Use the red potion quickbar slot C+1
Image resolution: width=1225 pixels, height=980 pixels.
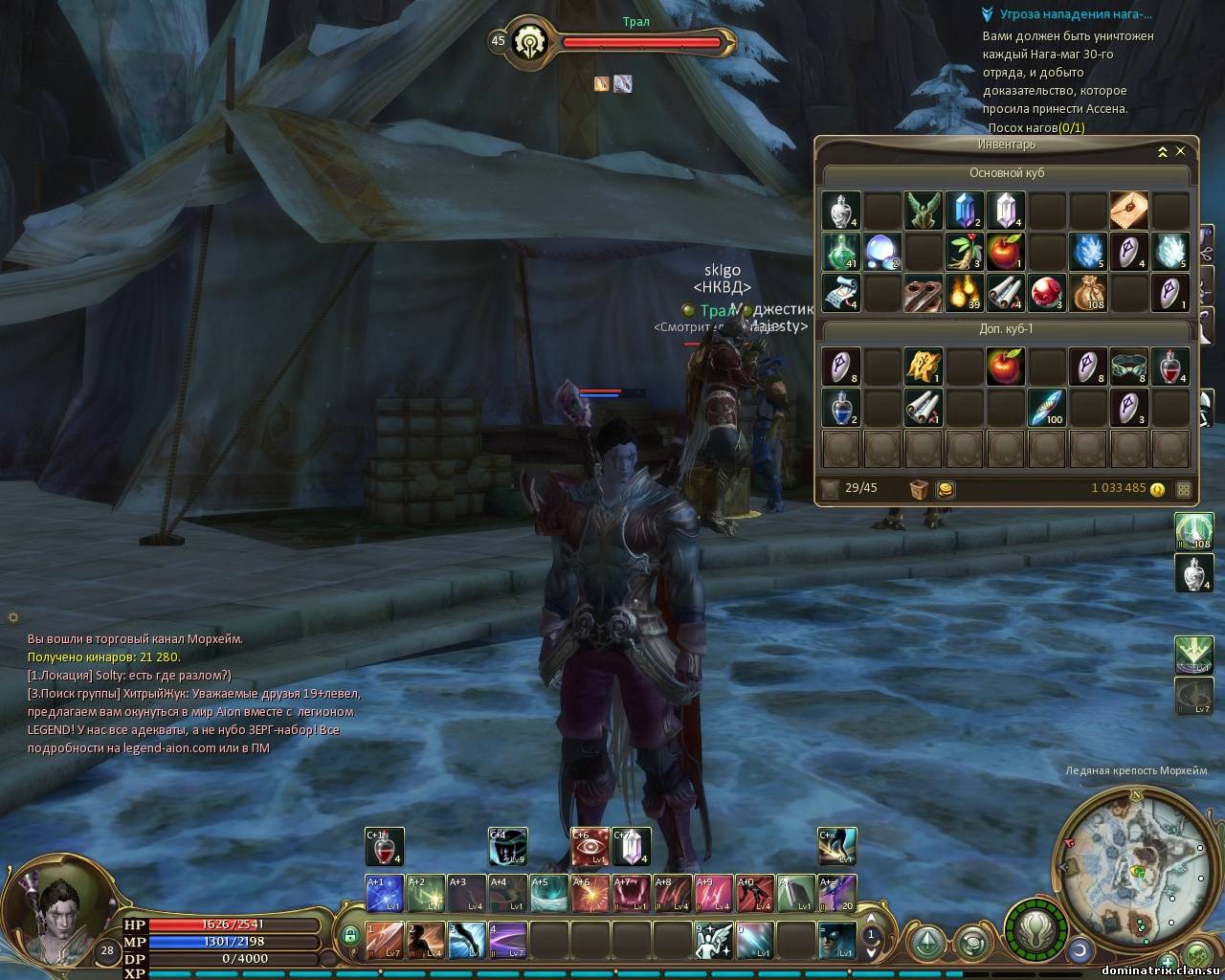(385, 847)
